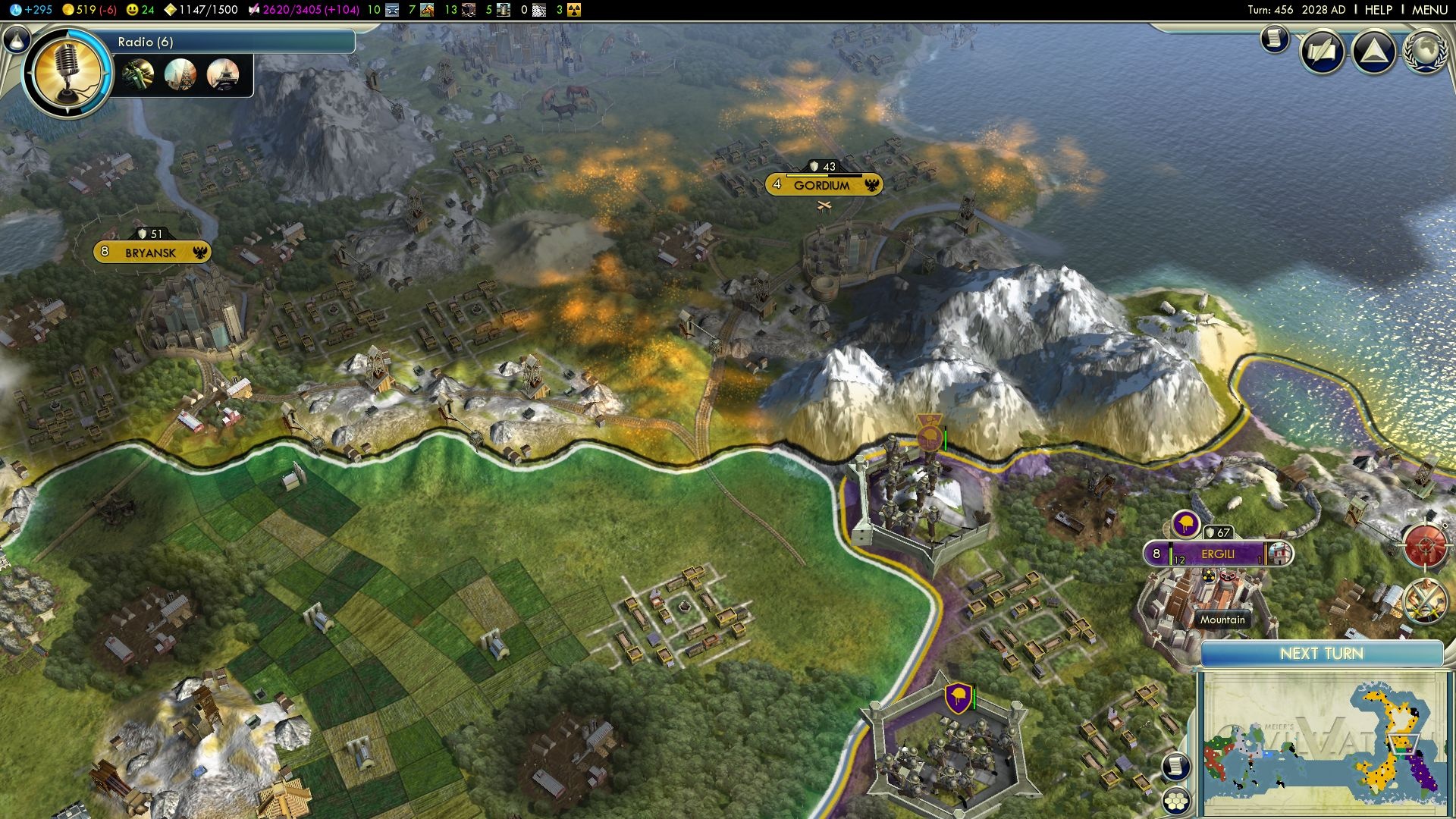Open the diplomacy globe with laurels
1456x819 pixels.
pos(1425,52)
